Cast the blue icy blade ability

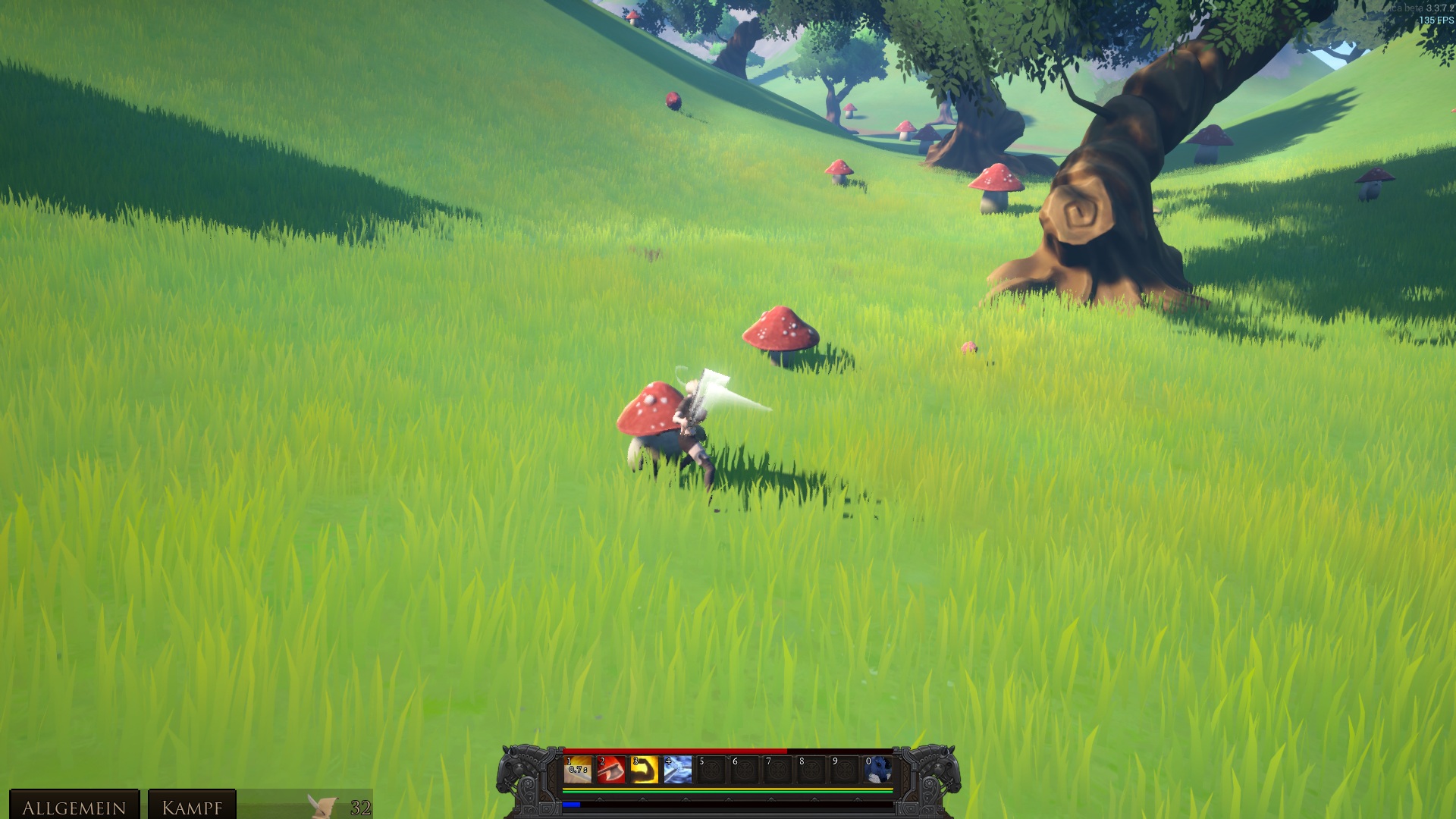[x=678, y=770]
